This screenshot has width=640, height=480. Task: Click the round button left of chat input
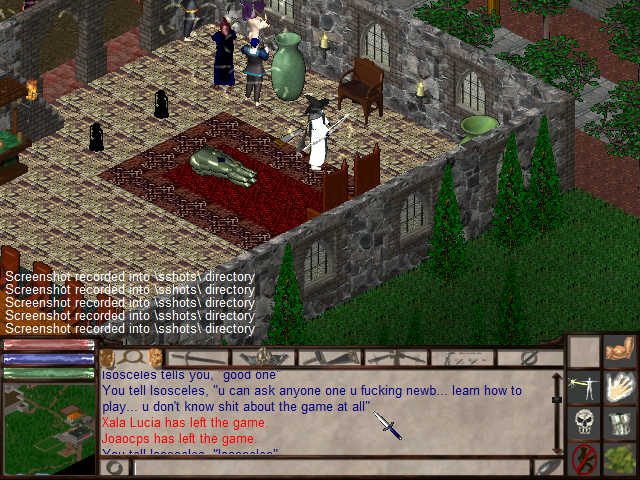tap(114, 467)
